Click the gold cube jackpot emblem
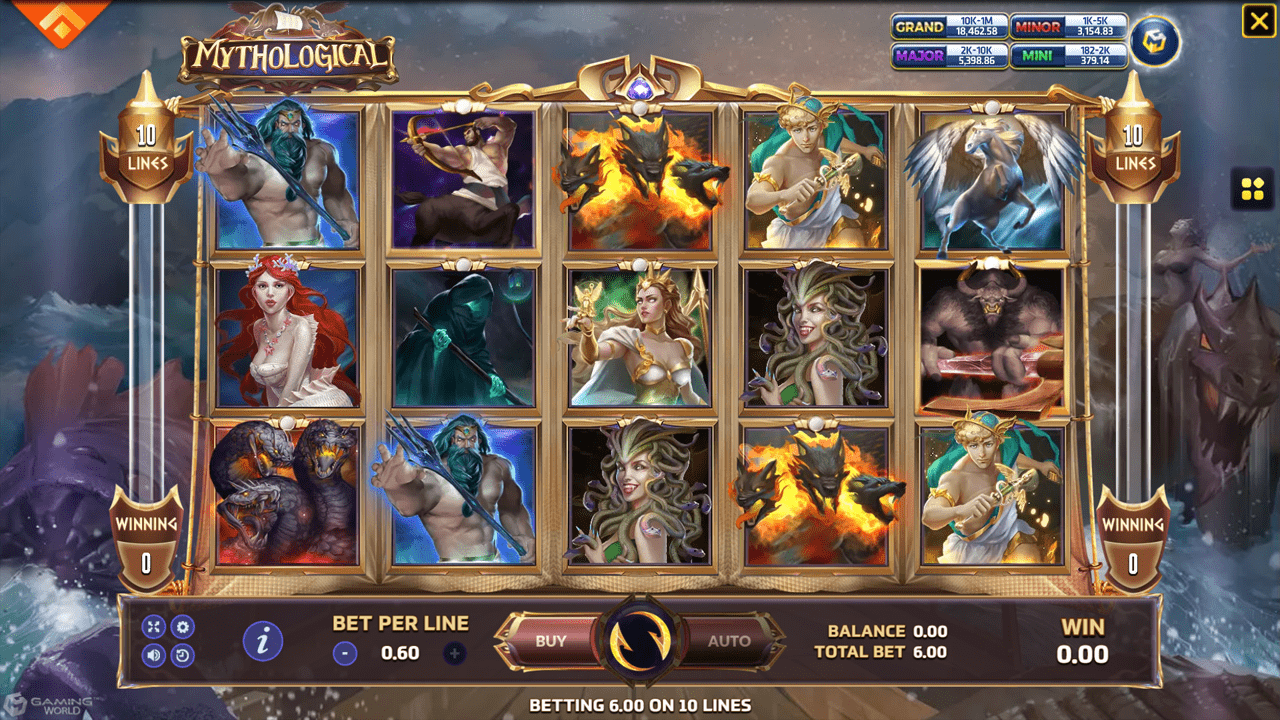 tap(1155, 41)
